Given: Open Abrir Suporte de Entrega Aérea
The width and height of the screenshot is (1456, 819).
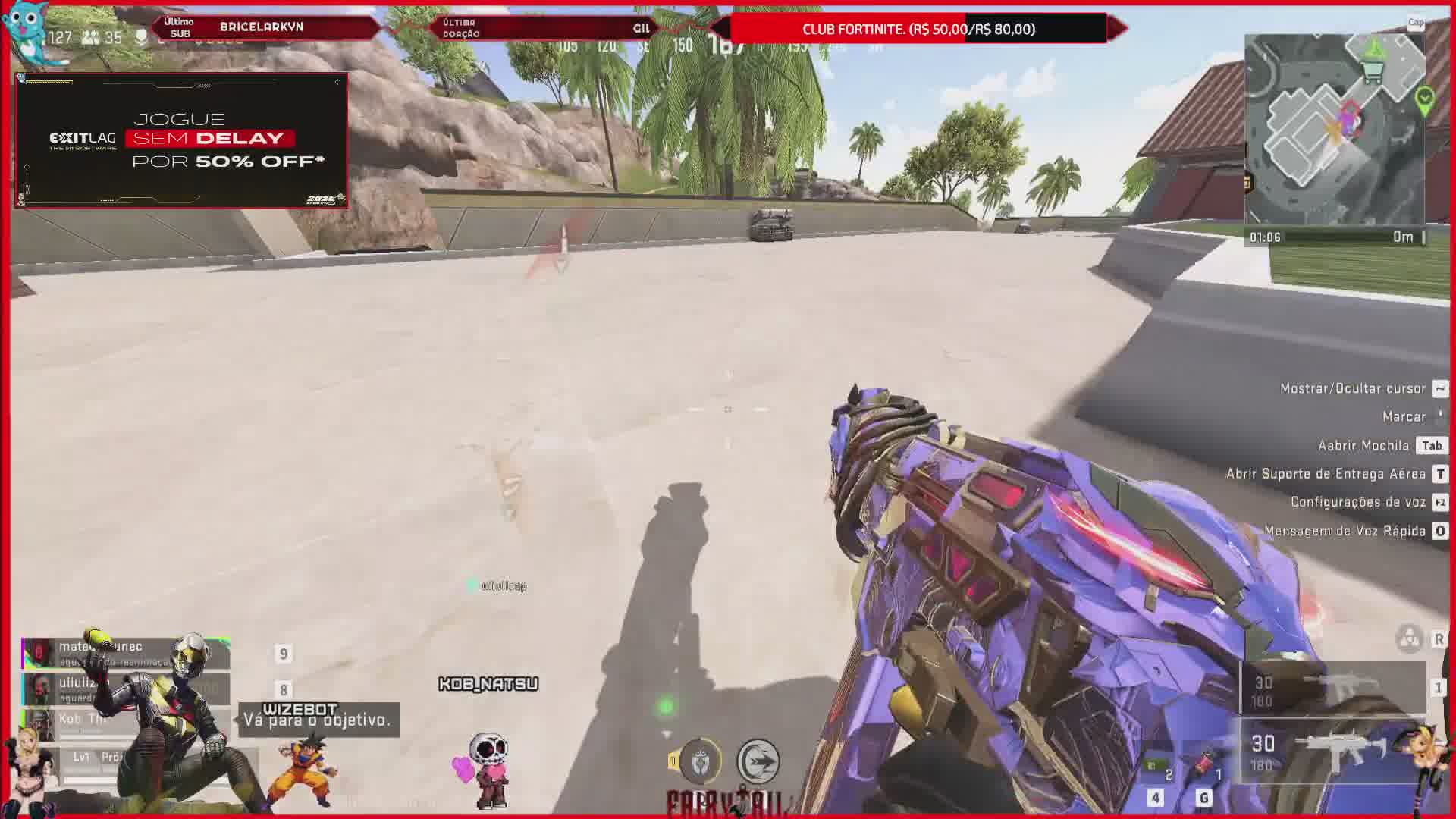Looking at the screenshot, I should 1326,474.
